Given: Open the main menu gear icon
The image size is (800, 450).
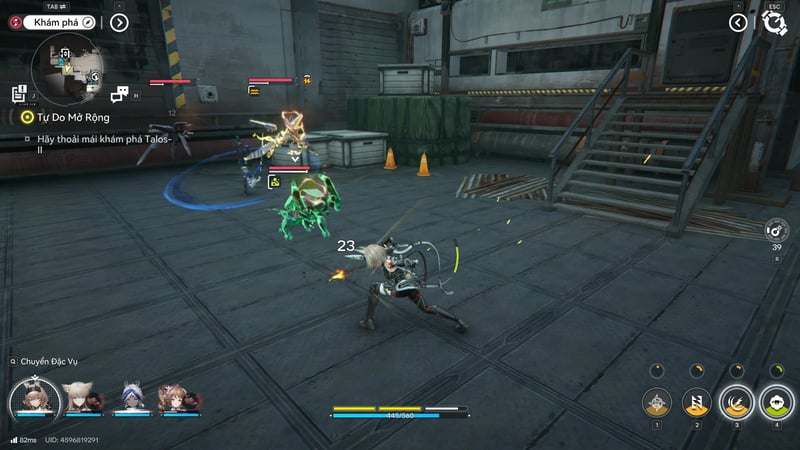Looking at the screenshot, I should [x=774, y=23].
